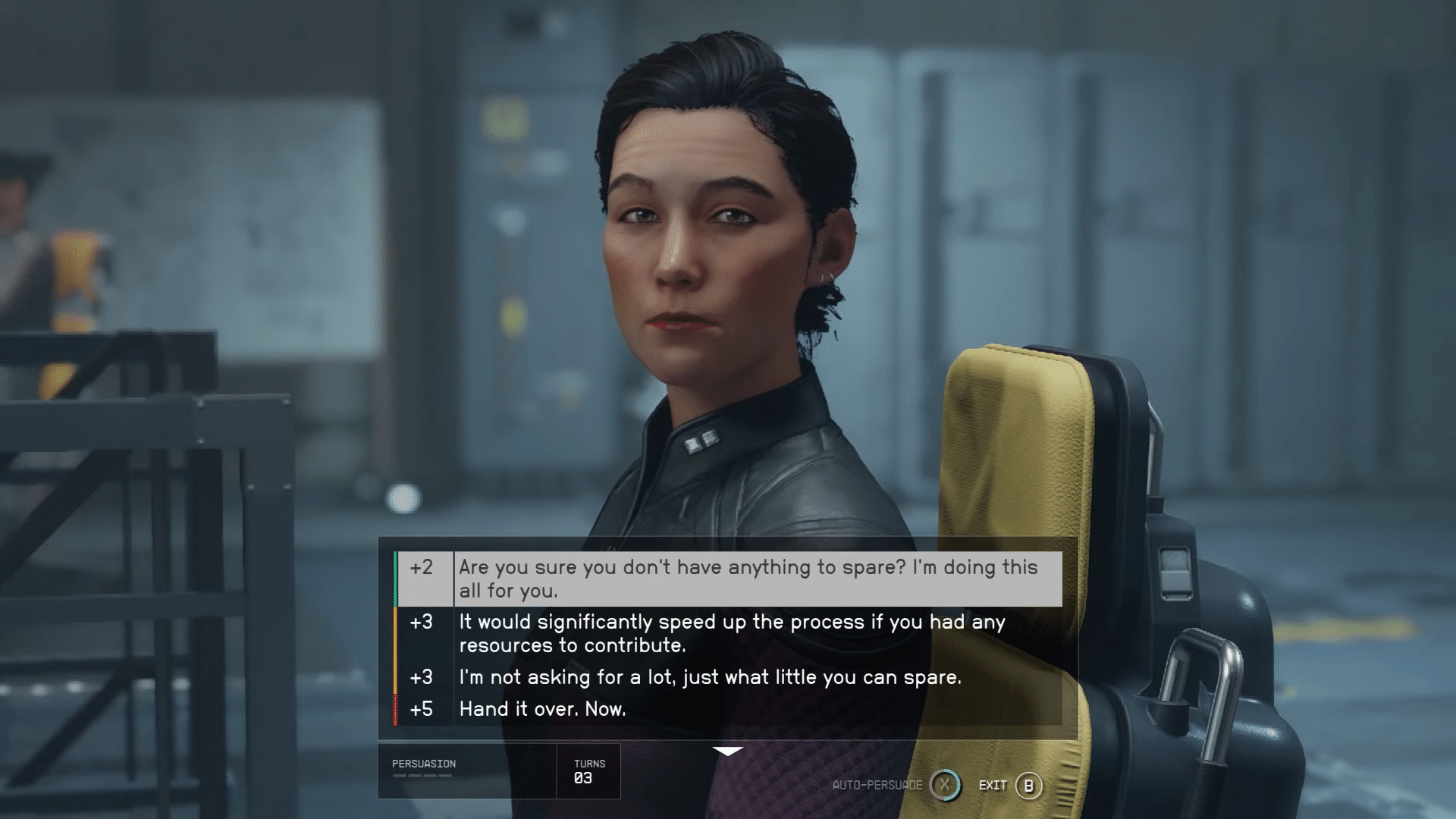Click the orange segment of the persuasion meter
The height and width of the screenshot is (819, 1456).
tap(397, 648)
